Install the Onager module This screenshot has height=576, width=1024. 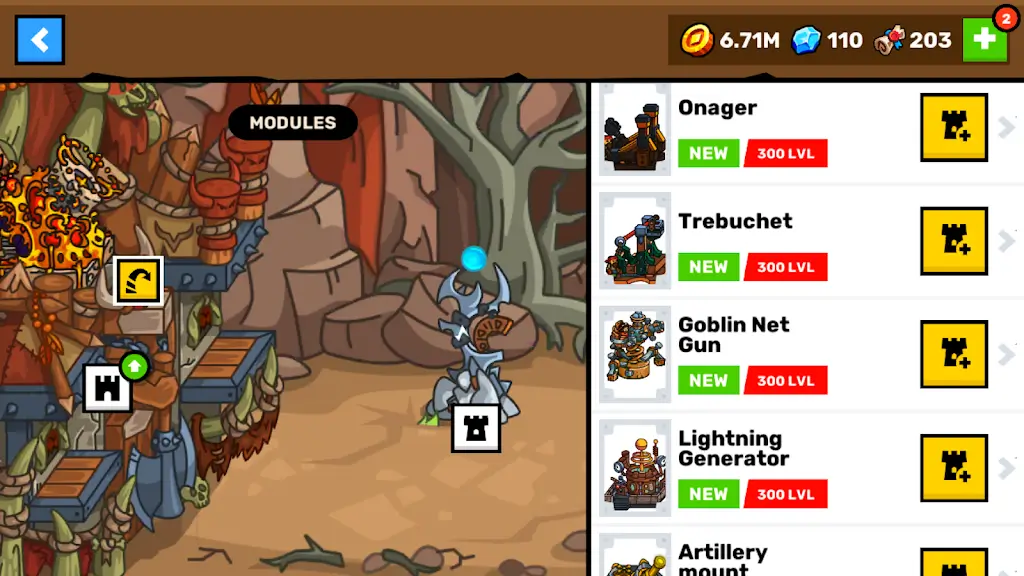[953, 127]
